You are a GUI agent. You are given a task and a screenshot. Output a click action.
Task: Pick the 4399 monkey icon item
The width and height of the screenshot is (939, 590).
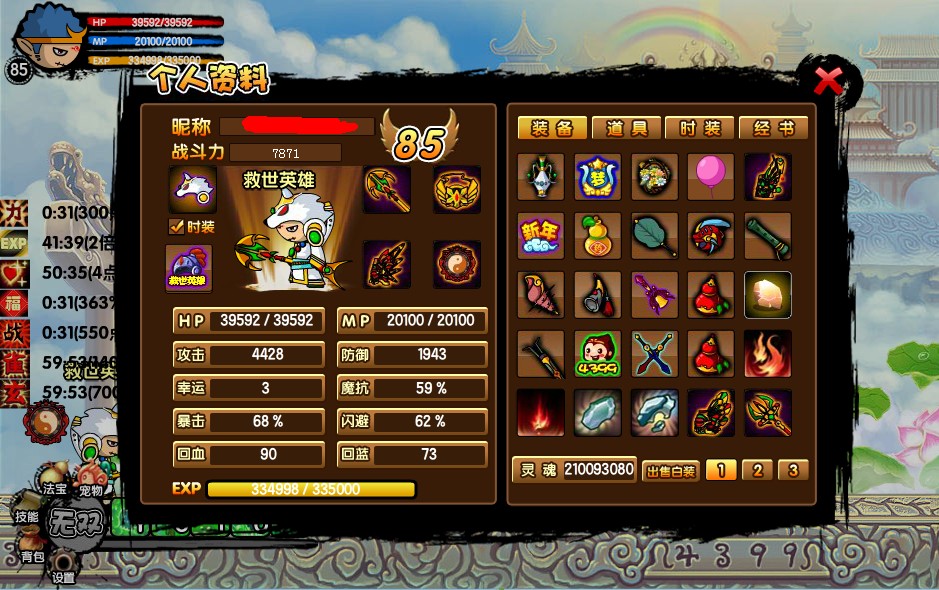point(598,354)
